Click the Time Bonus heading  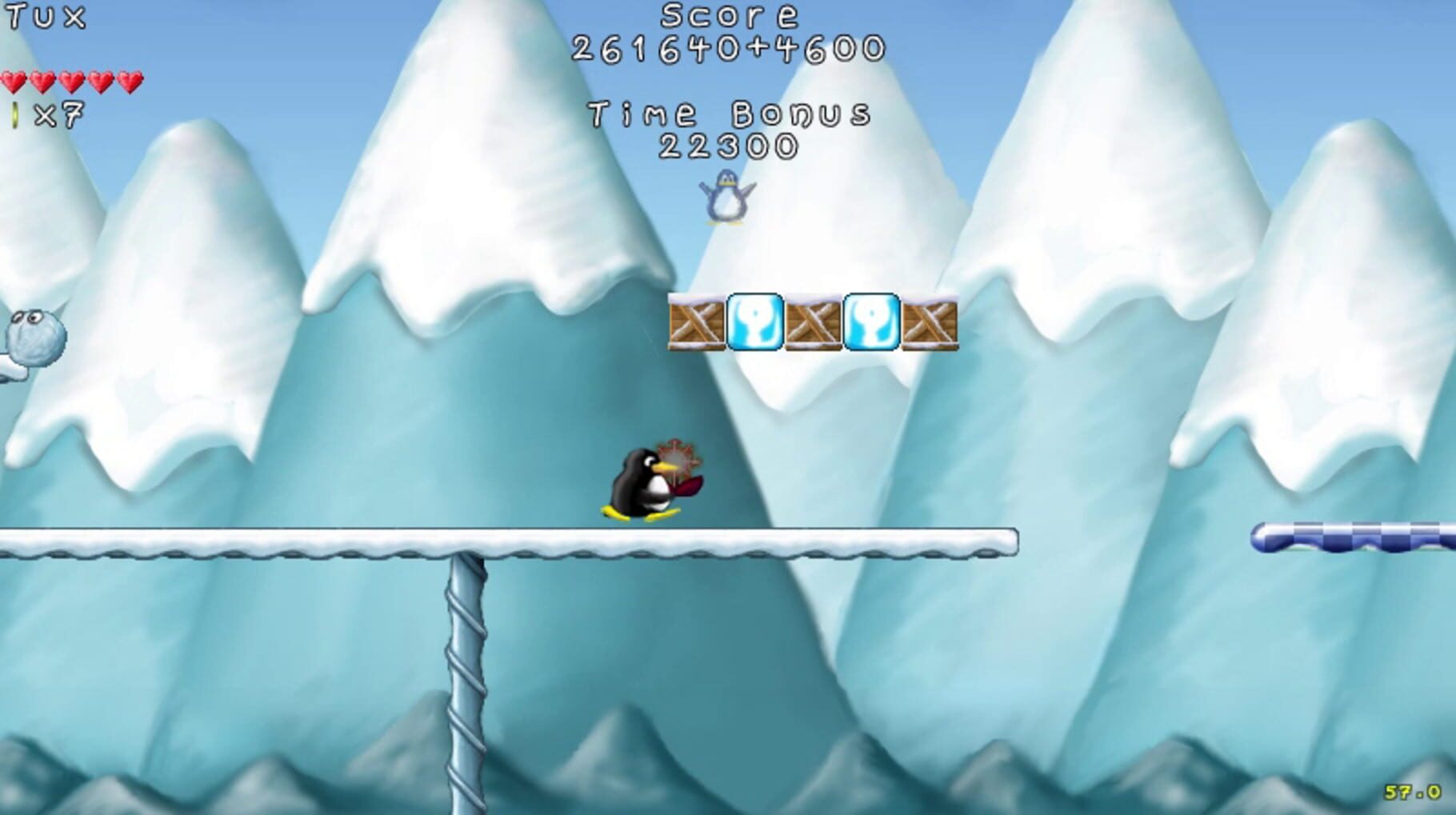[728, 112]
